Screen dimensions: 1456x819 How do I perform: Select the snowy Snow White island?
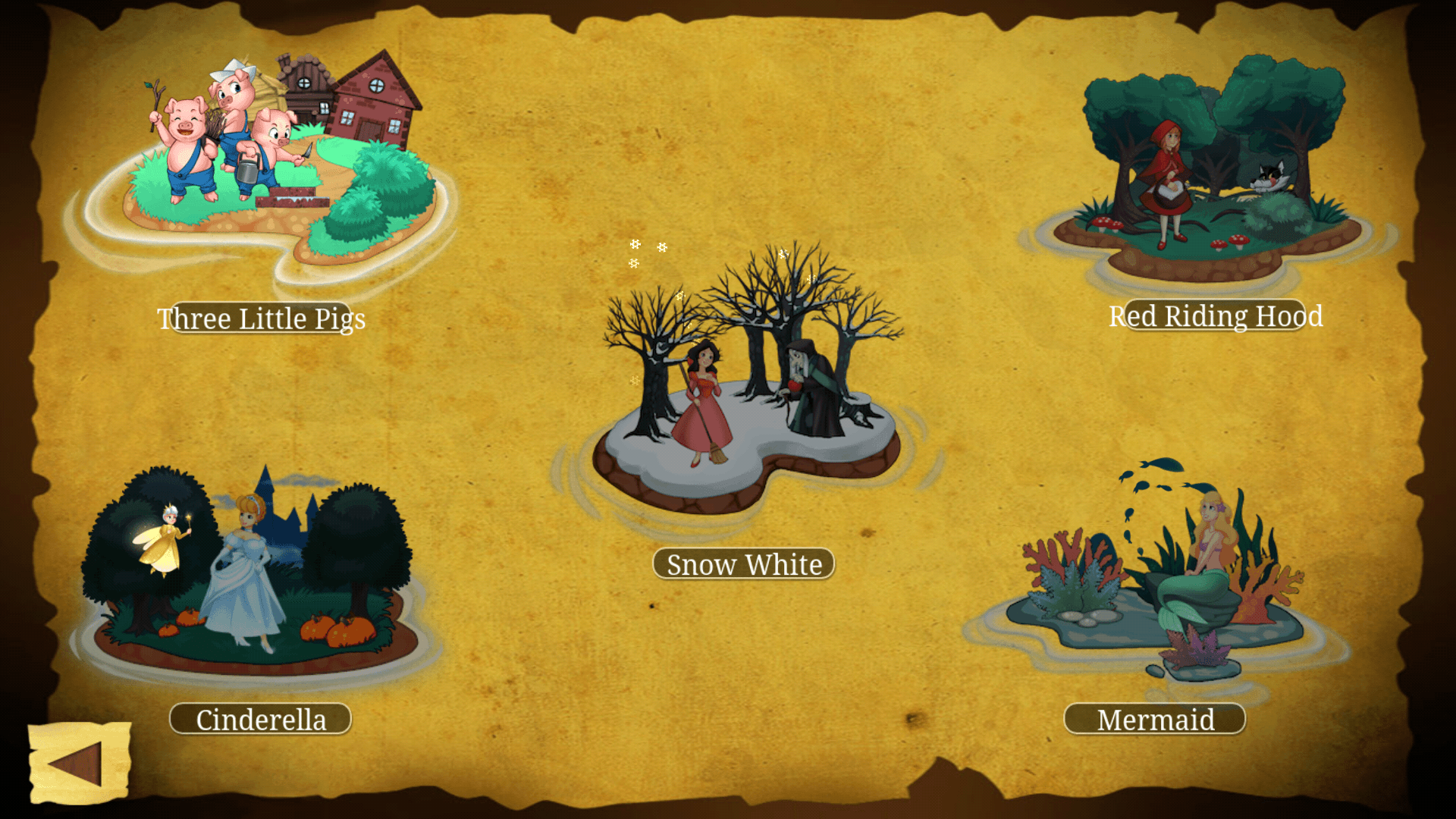pos(747,394)
